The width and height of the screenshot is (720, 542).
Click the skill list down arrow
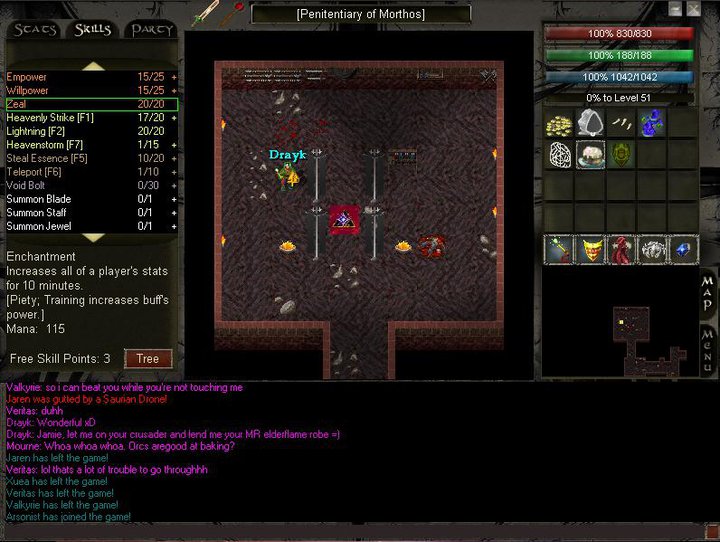pyautogui.click(x=92, y=238)
